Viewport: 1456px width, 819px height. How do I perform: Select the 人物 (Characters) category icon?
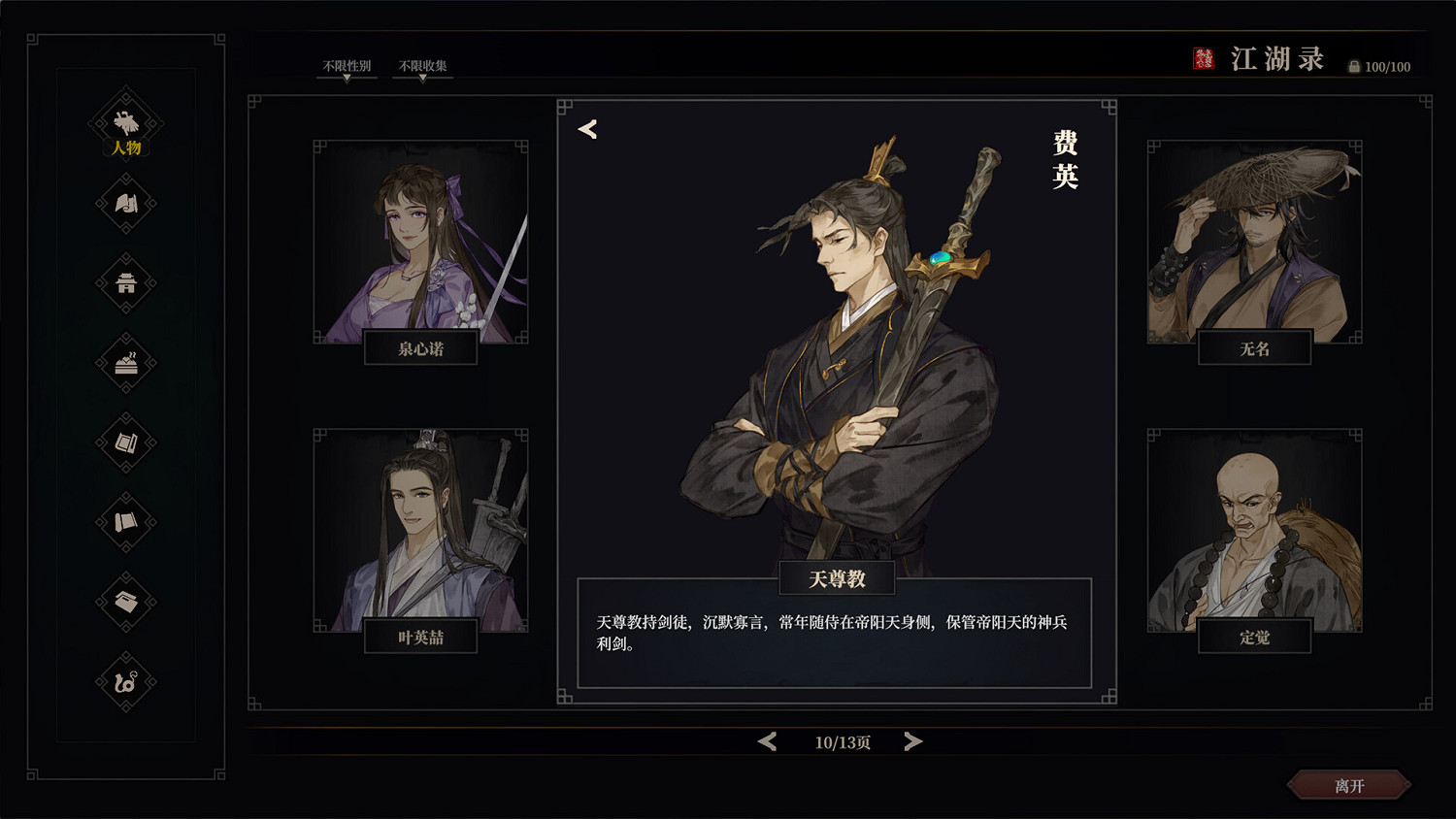pos(124,123)
